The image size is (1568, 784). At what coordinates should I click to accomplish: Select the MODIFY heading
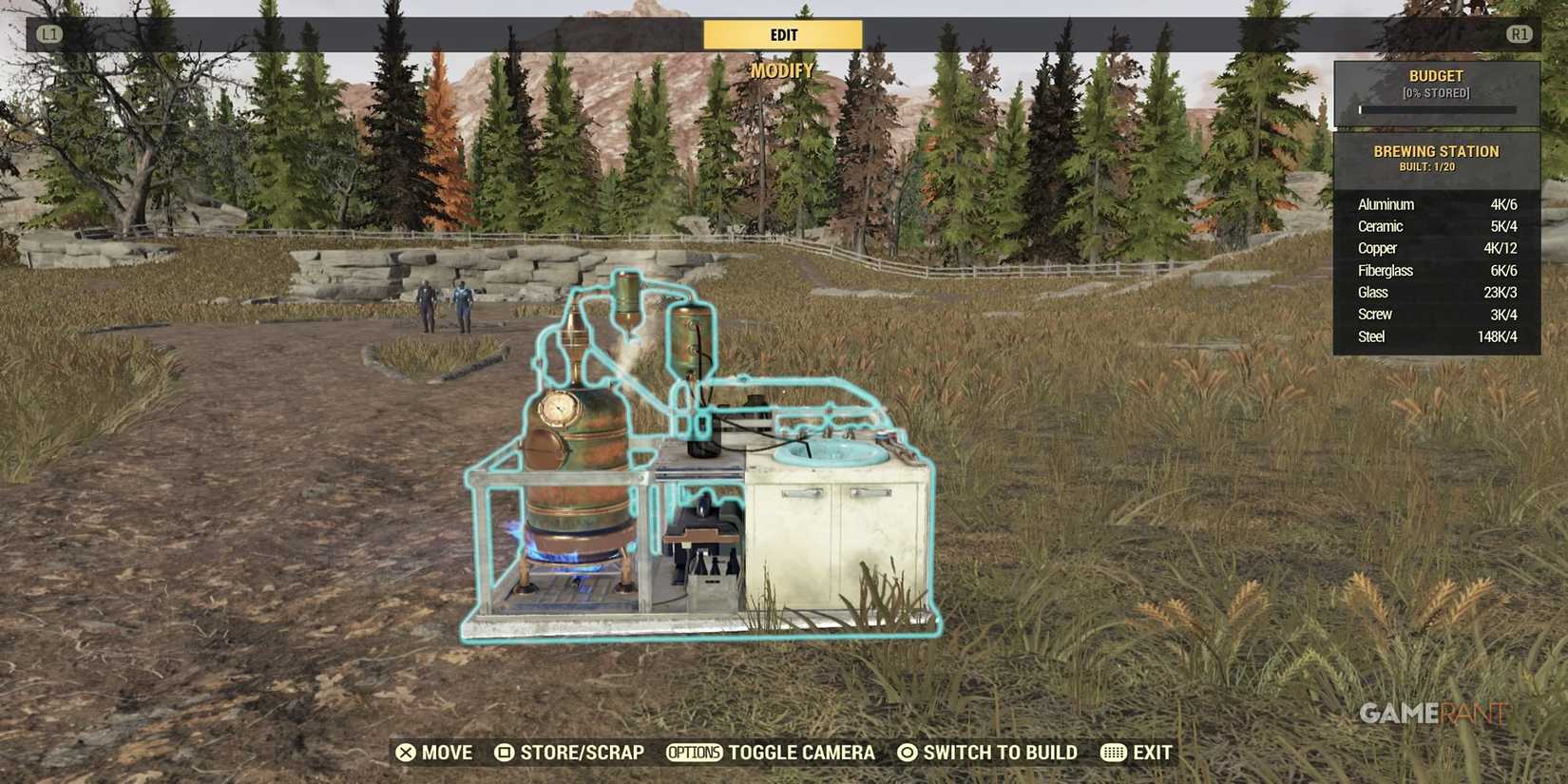(x=783, y=70)
